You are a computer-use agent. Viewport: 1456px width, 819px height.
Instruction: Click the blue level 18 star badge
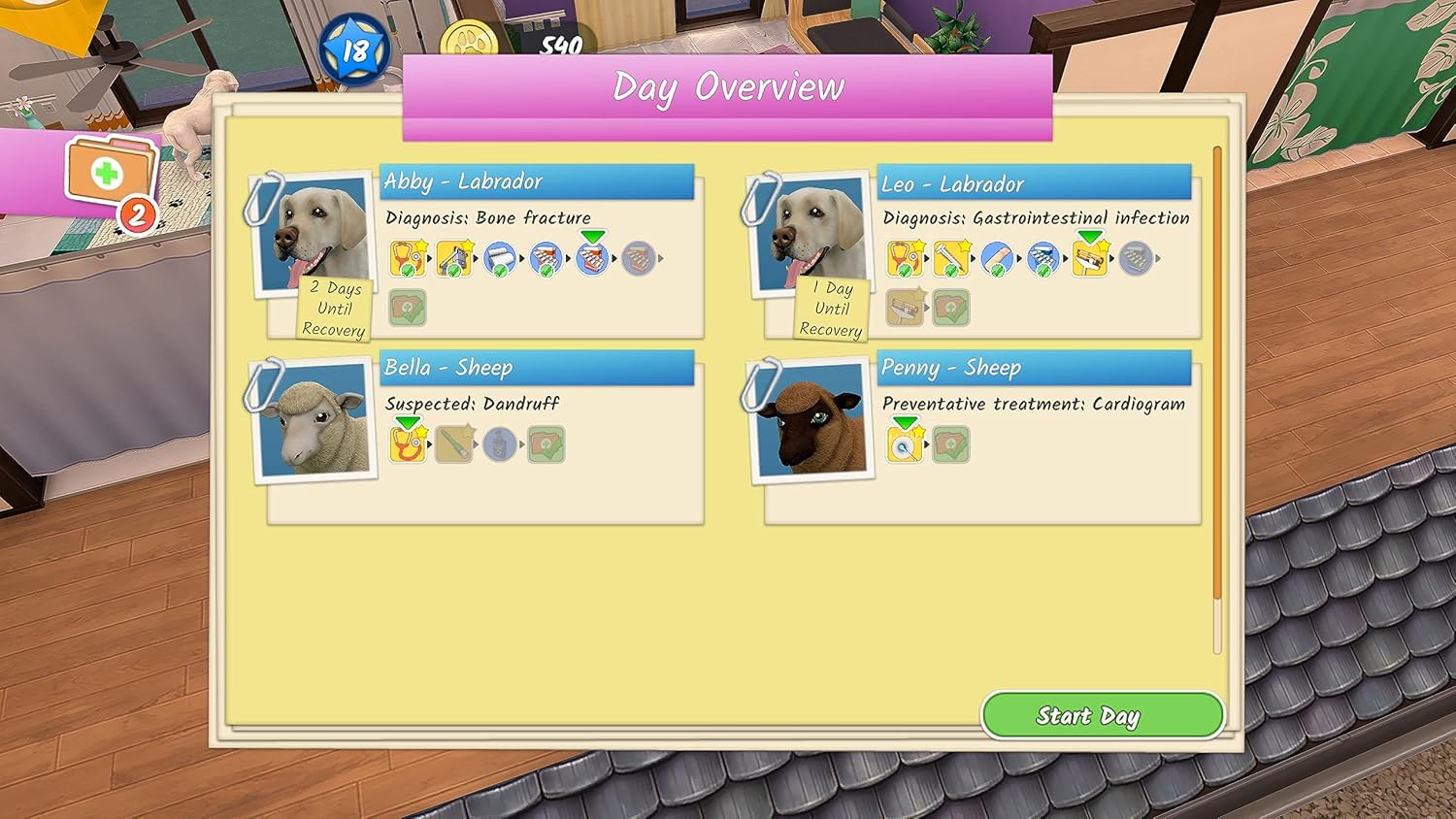353,49
